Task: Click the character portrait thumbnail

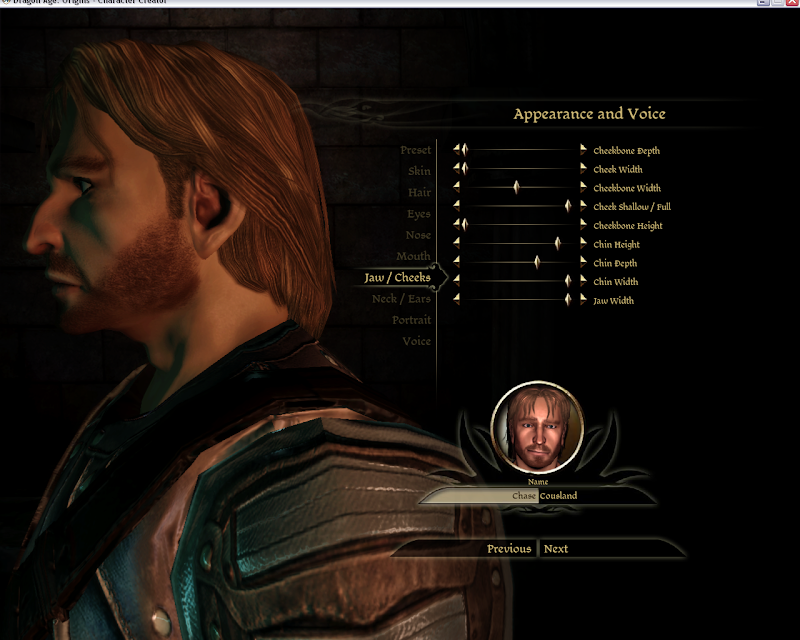Action: [537, 428]
